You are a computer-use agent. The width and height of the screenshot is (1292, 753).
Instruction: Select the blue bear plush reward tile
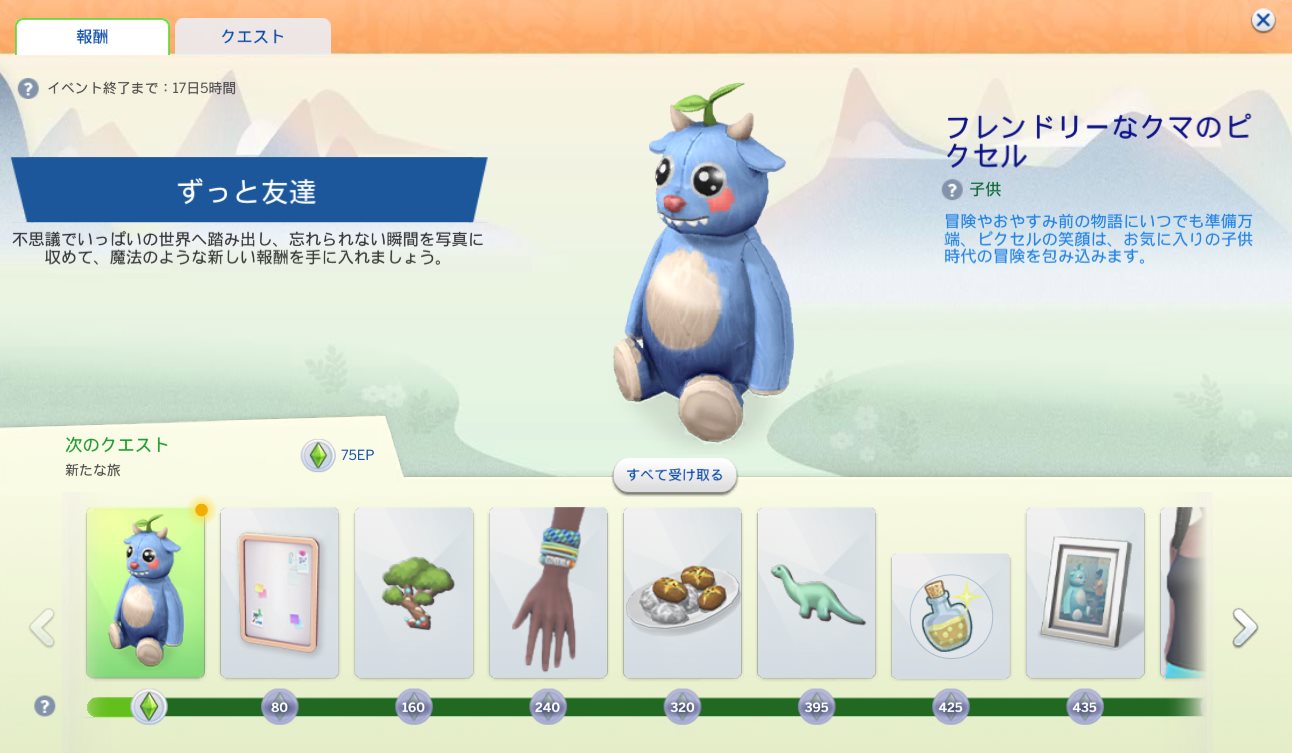(x=146, y=592)
